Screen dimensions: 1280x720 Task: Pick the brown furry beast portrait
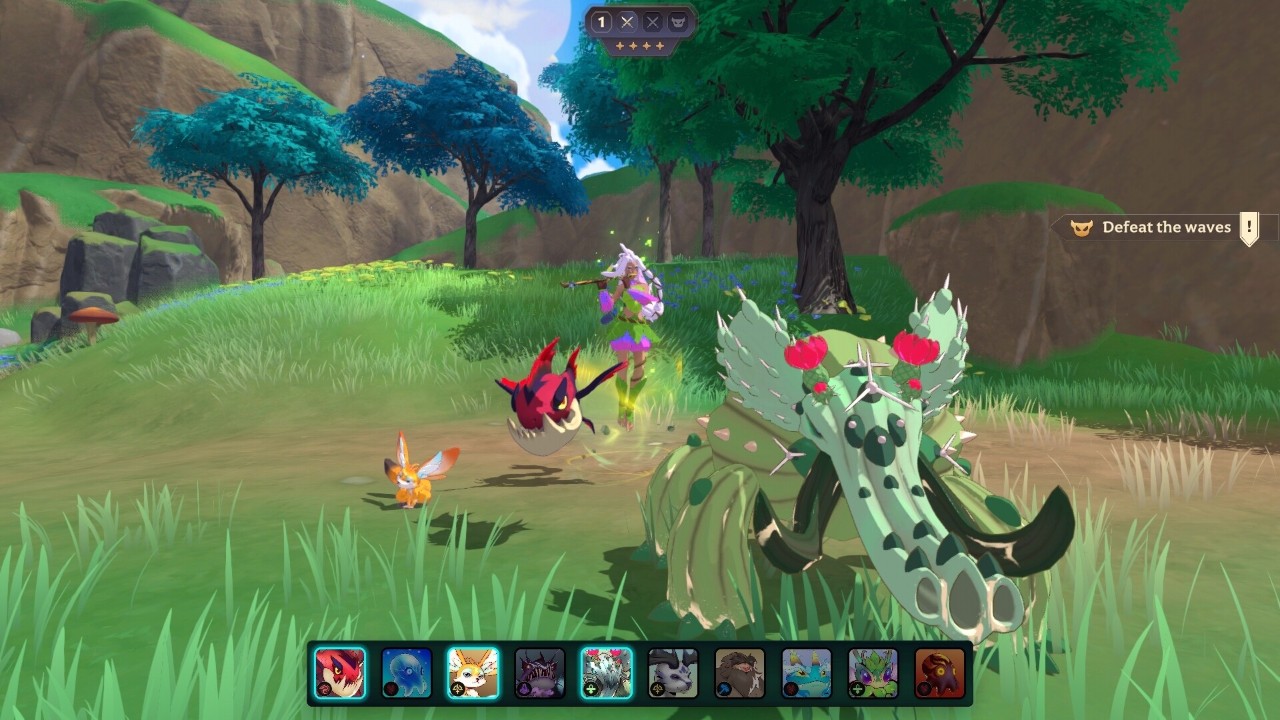tap(740, 673)
